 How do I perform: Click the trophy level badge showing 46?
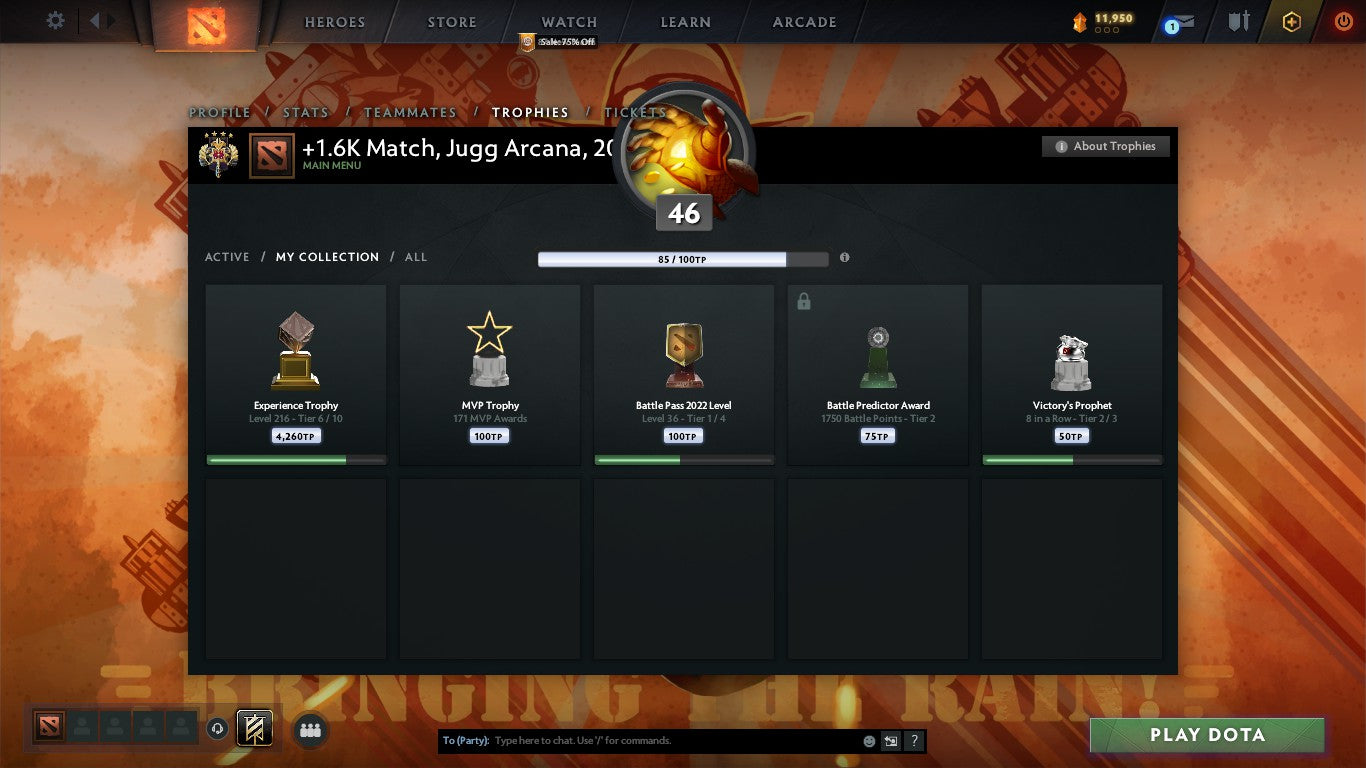[x=683, y=212]
